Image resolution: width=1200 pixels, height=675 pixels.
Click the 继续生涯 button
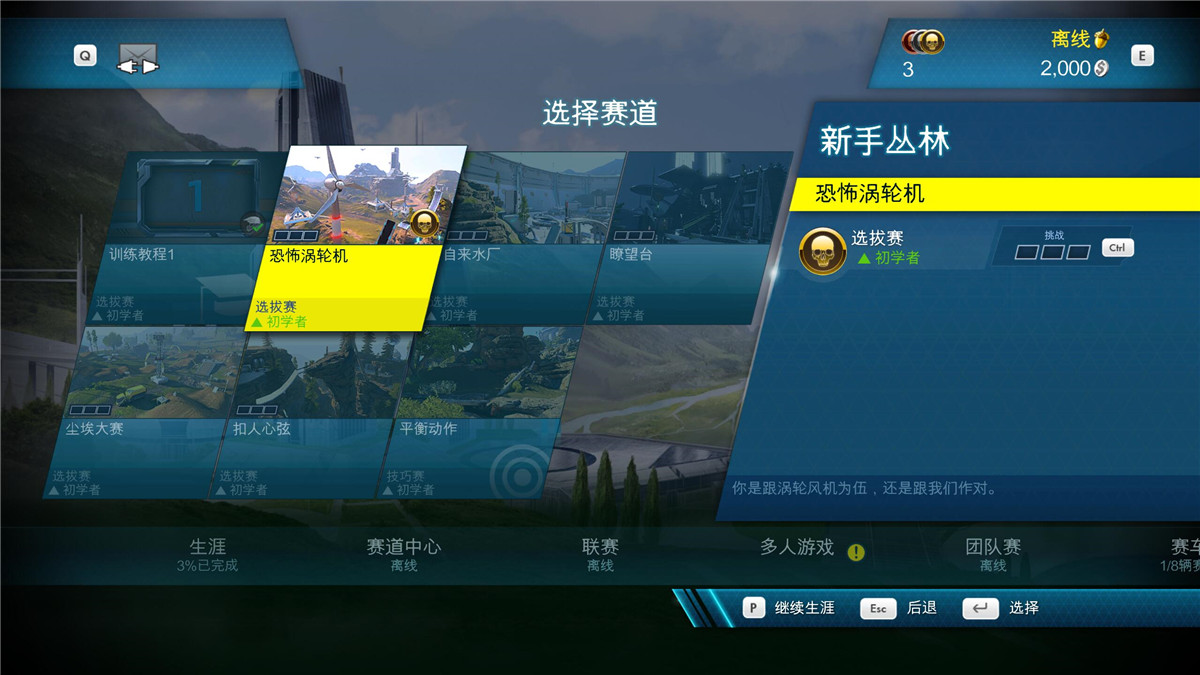(x=790, y=608)
